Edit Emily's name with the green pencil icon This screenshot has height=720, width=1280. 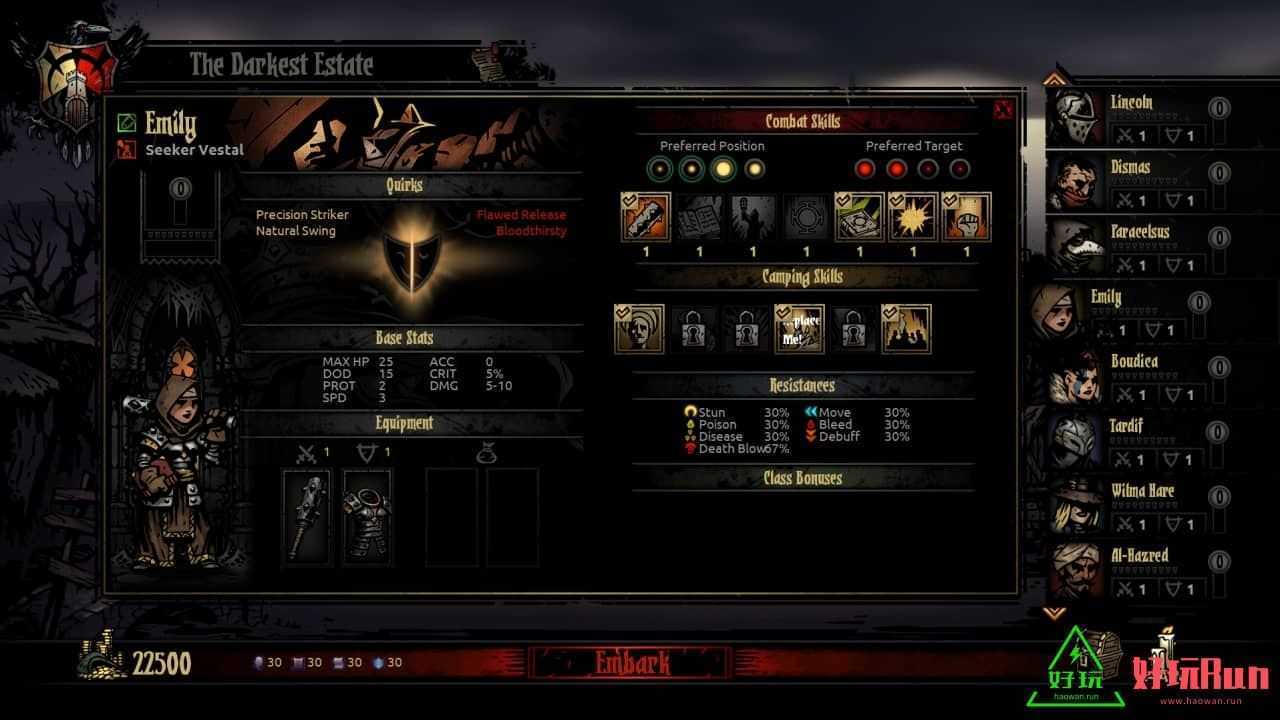click(x=126, y=123)
